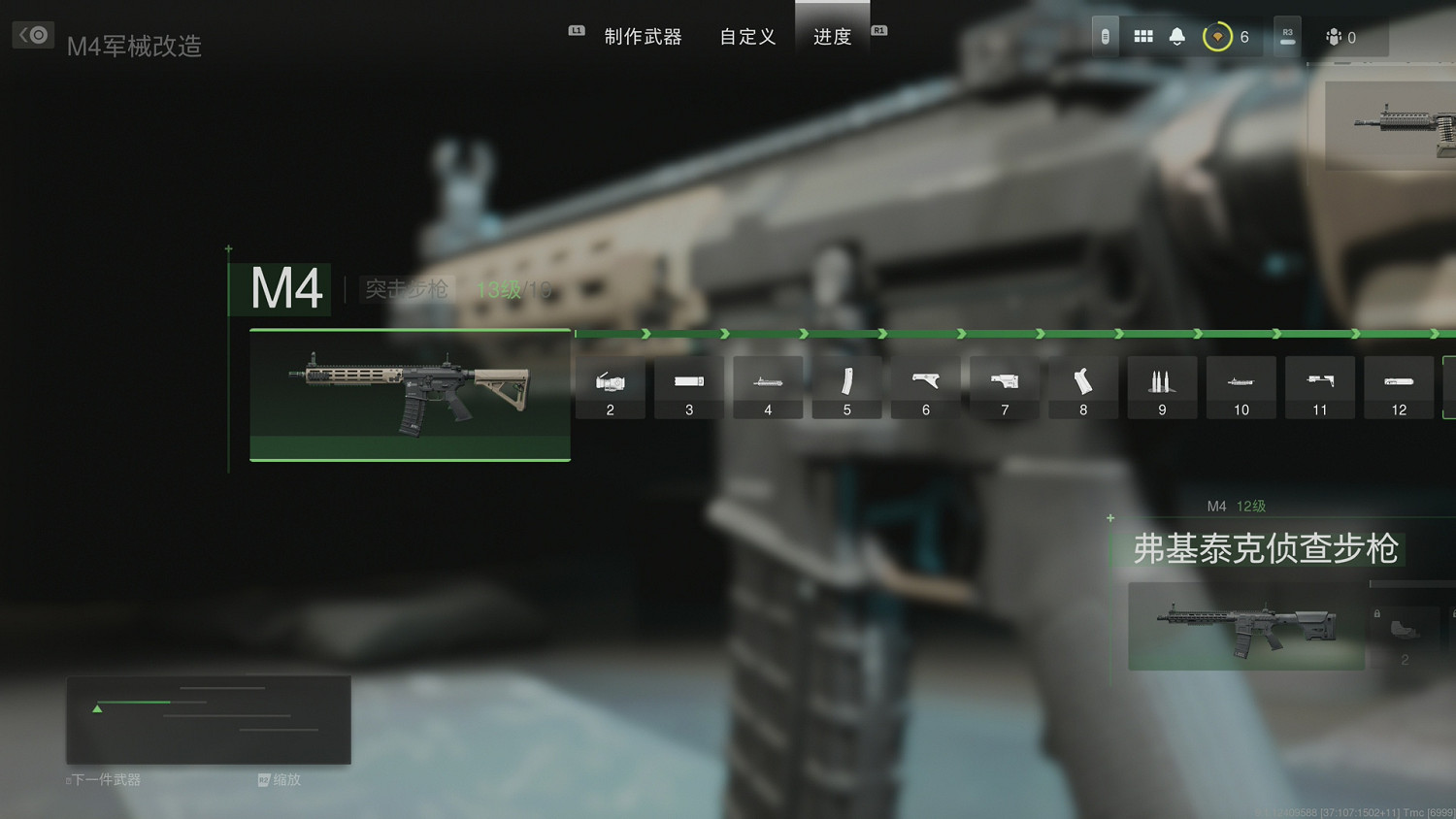This screenshot has width=1456, height=819.
Task: Toggle the microphone icon in the top bar
Action: coord(1105,36)
